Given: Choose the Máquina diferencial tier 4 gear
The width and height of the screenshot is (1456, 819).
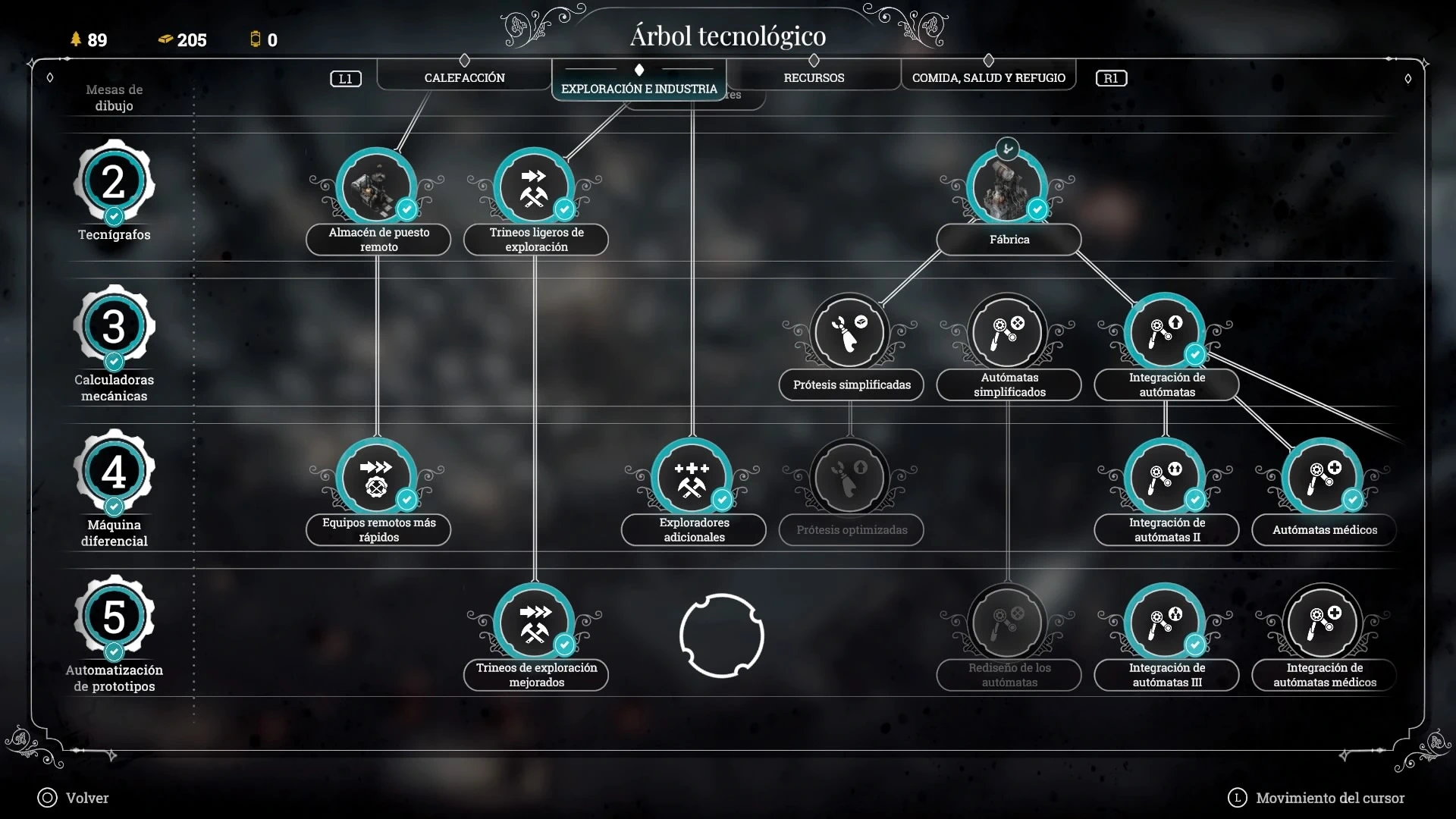Looking at the screenshot, I should tap(114, 472).
